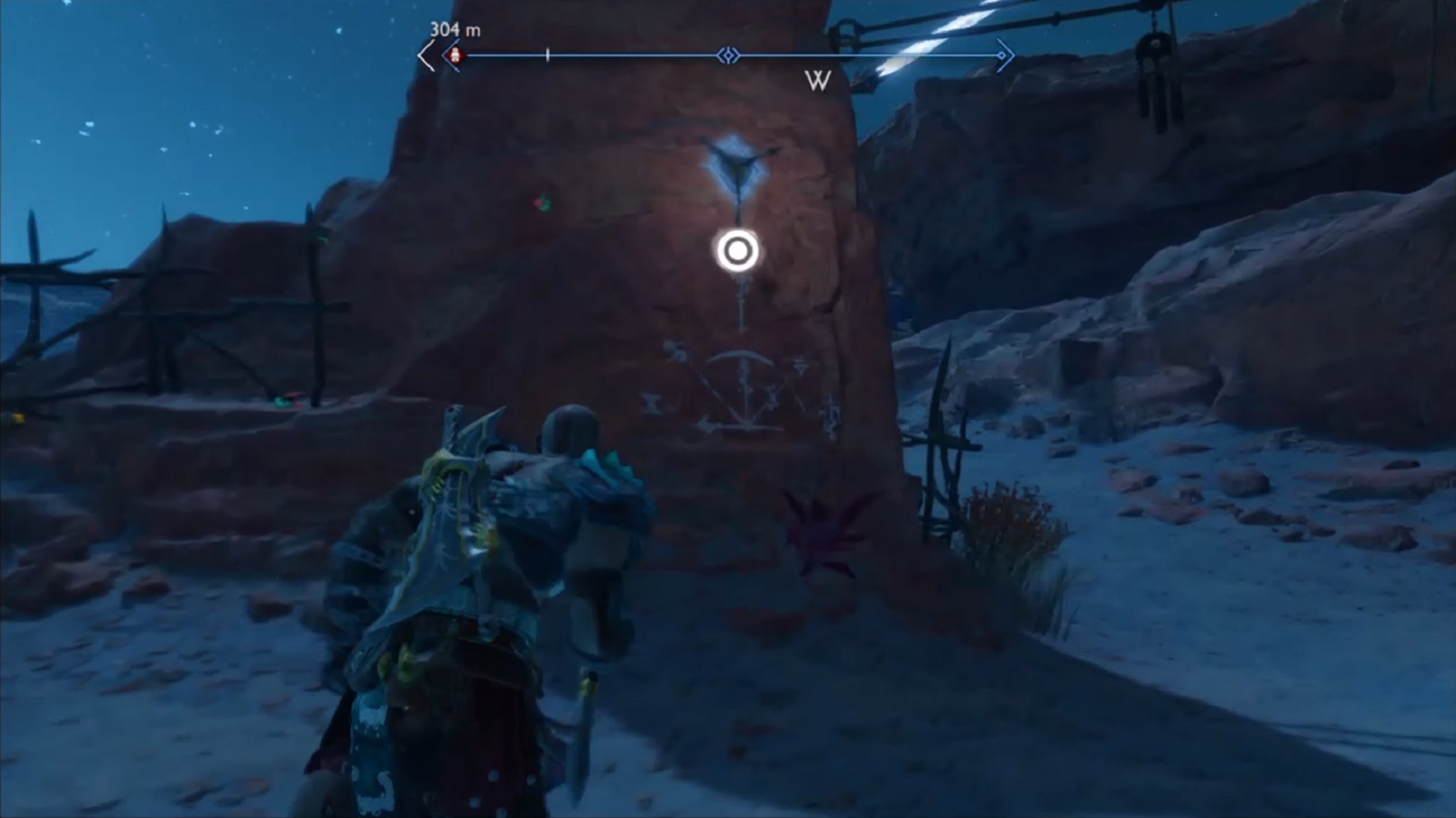
Task: Click the white arrow left of the compass
Action: [426, 56]
